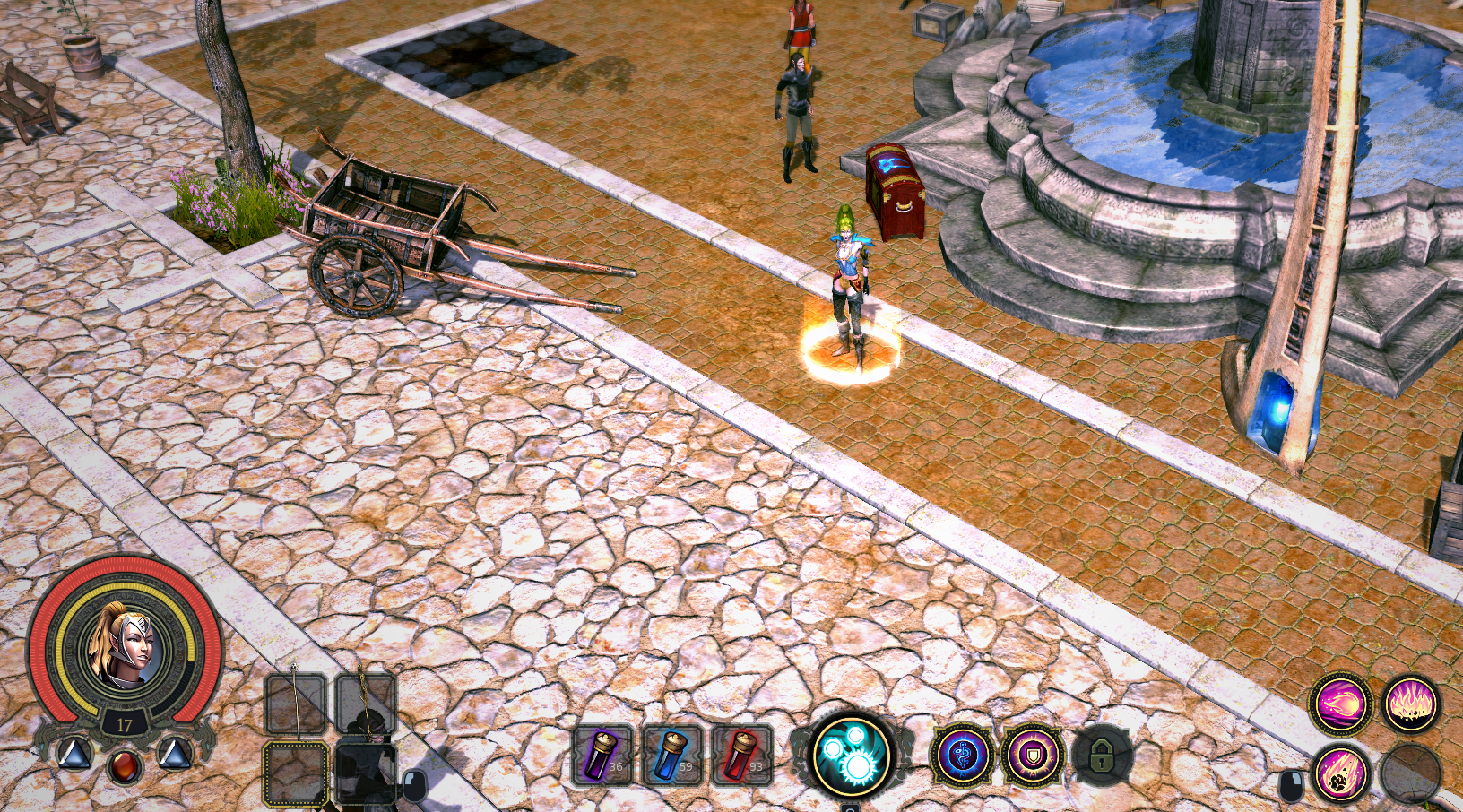Click the elf character portrait
Screen dimensions: 1463x812
coord(125,646)
